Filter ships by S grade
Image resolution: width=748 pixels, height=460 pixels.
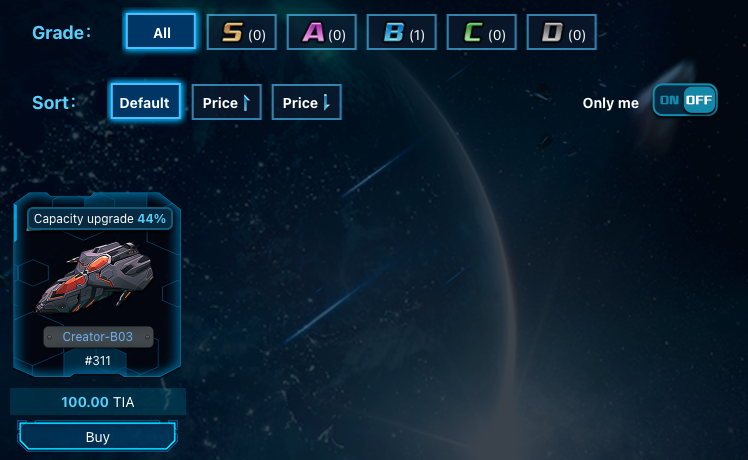click(242, 33)
